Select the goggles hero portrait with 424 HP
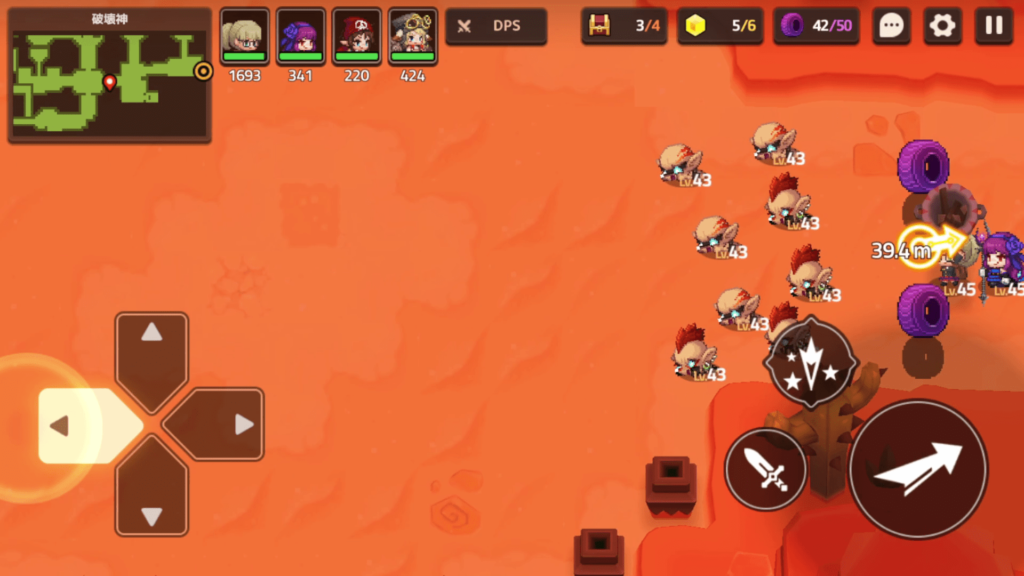Screen dimensions: 1024x576 tap(413, 37)
